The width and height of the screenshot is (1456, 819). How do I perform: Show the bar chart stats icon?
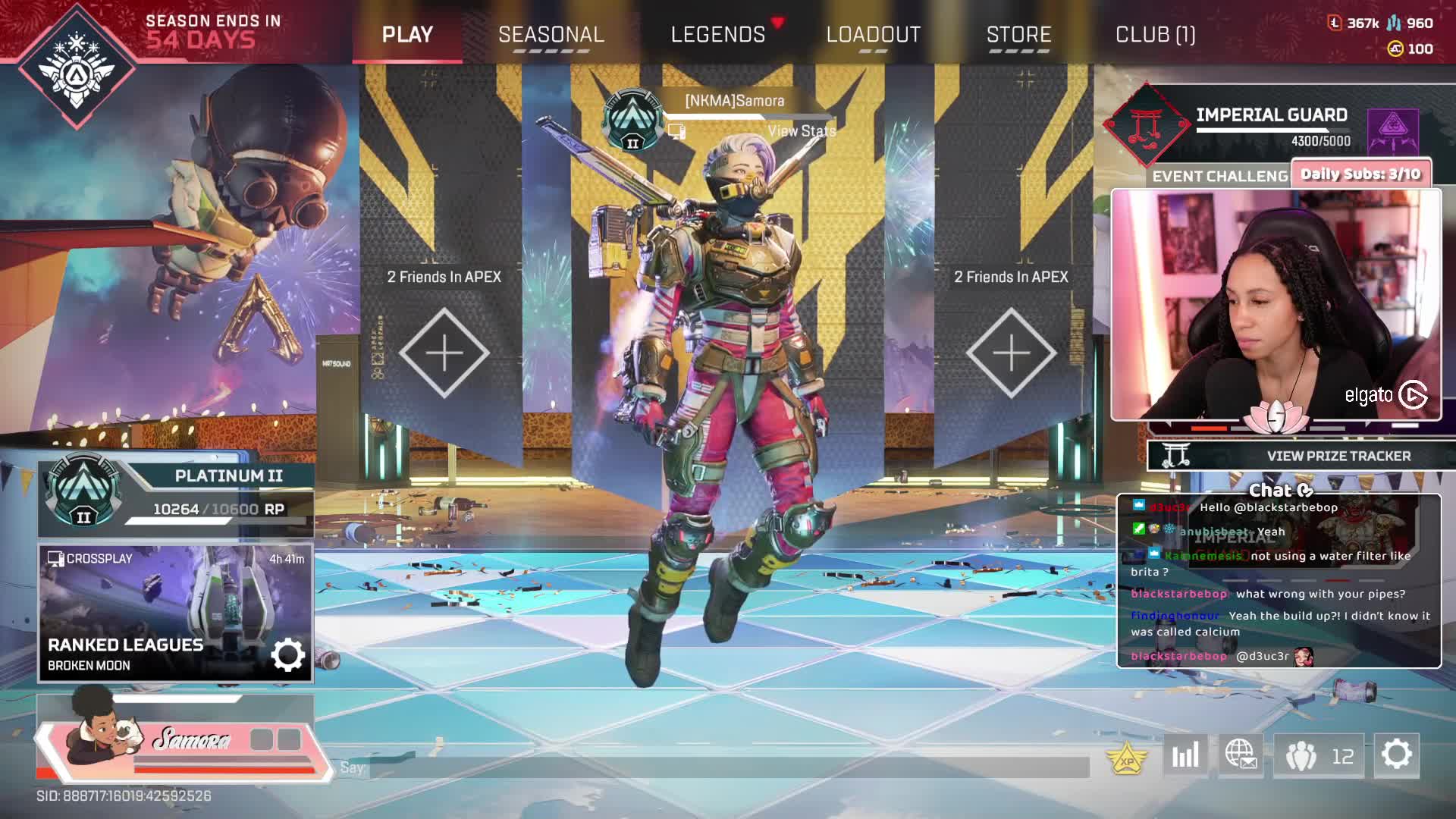pos(1185,755)
